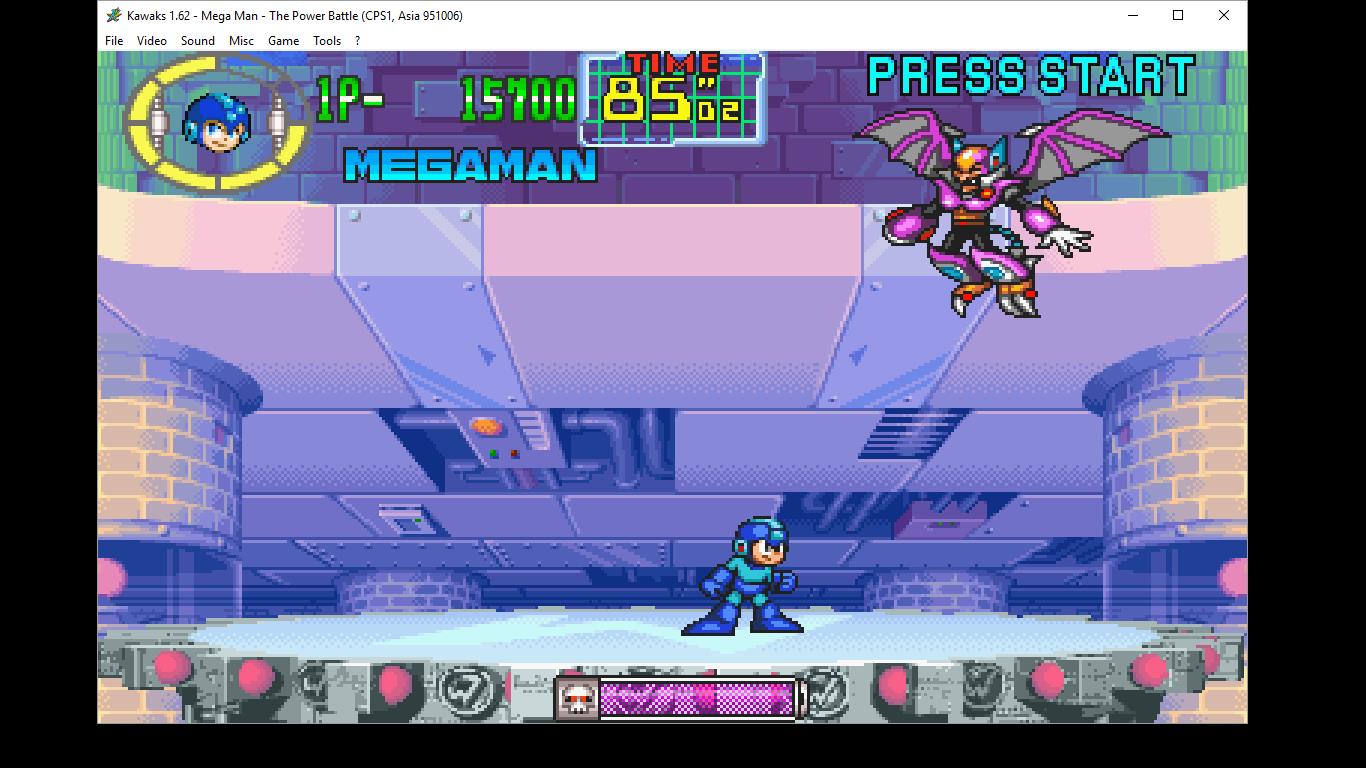The image size is (1366, 768).
Task: Open the File menu
Action: click(x=113, y=41)
